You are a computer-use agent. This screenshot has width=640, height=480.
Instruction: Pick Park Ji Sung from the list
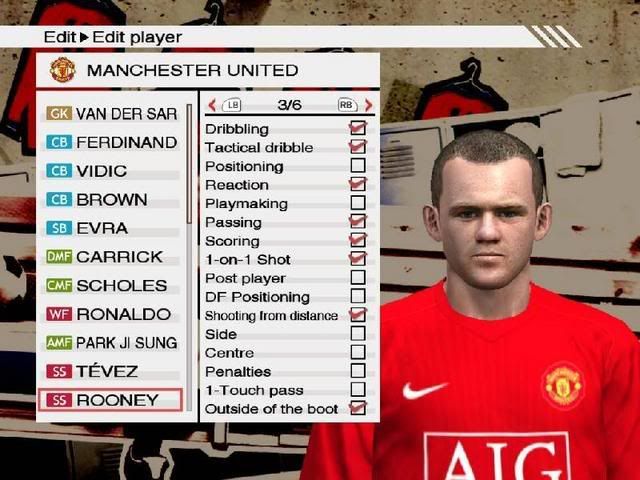[111, 342]
